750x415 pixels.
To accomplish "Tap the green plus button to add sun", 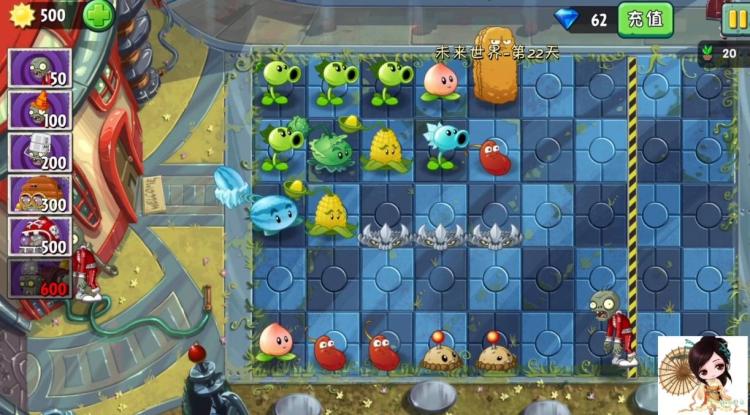I will coord(97,15).
